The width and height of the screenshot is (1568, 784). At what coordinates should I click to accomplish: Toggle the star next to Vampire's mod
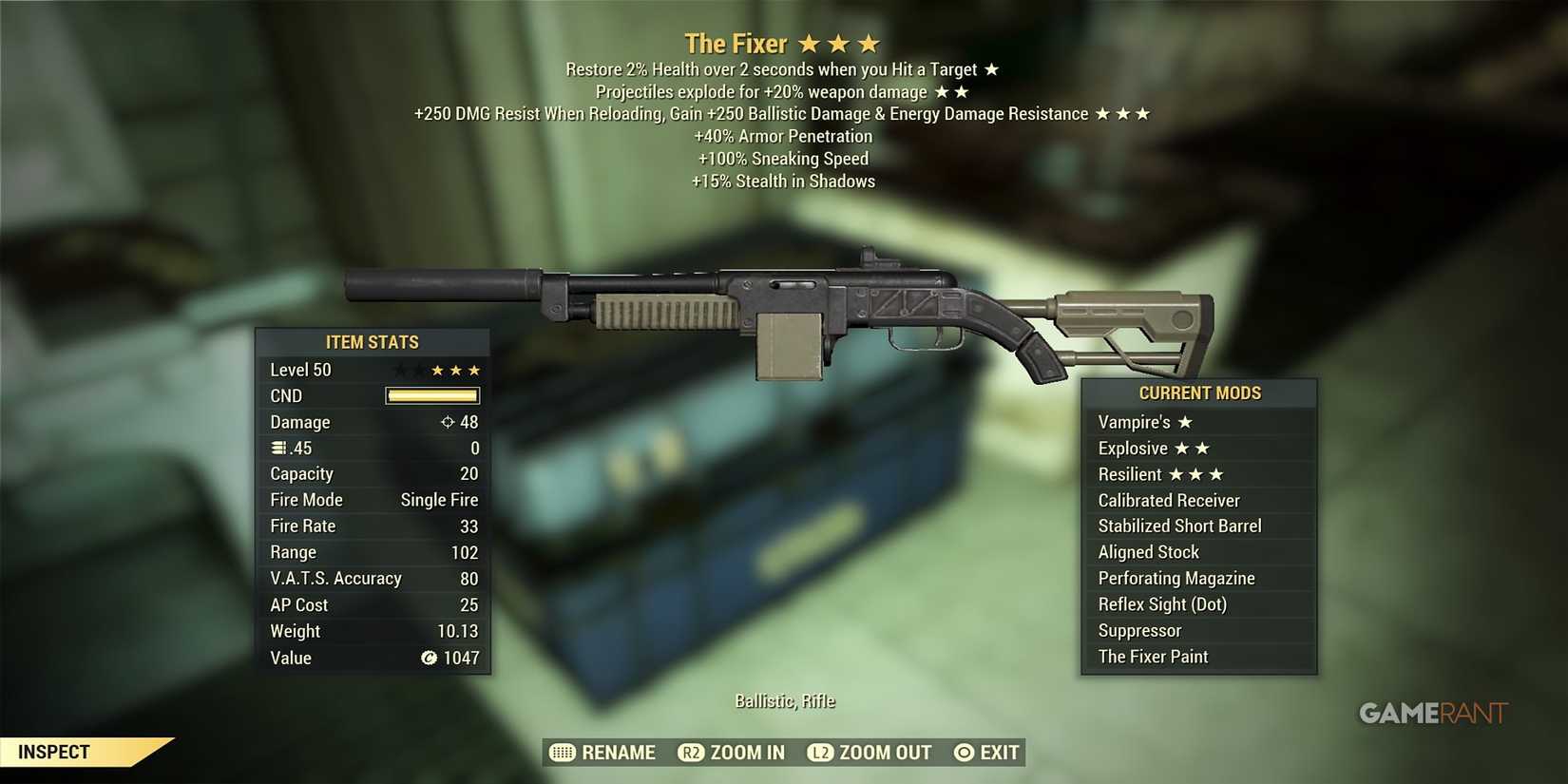[1186, 421]
